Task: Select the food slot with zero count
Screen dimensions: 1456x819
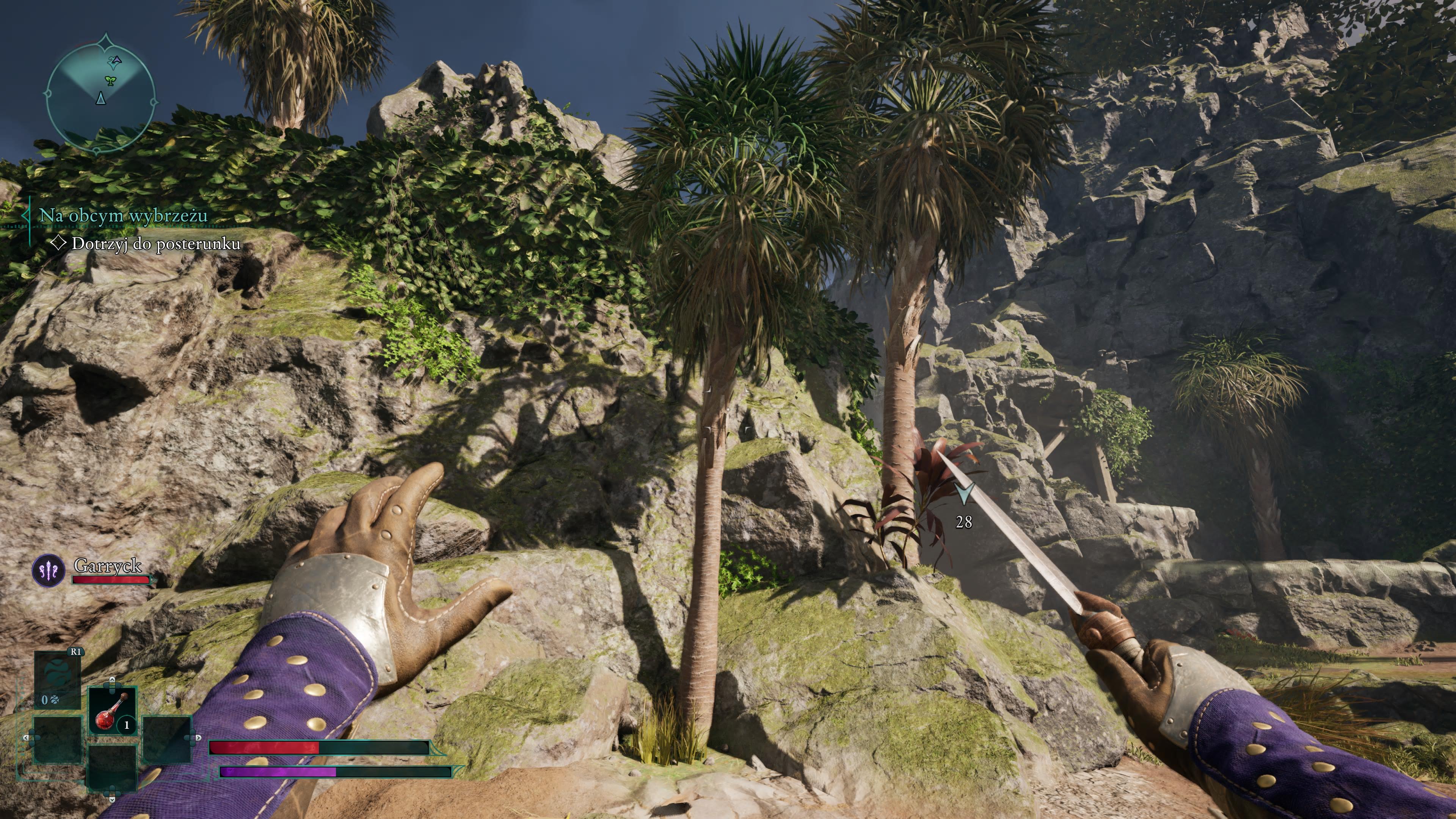Action: pos(57,681)
